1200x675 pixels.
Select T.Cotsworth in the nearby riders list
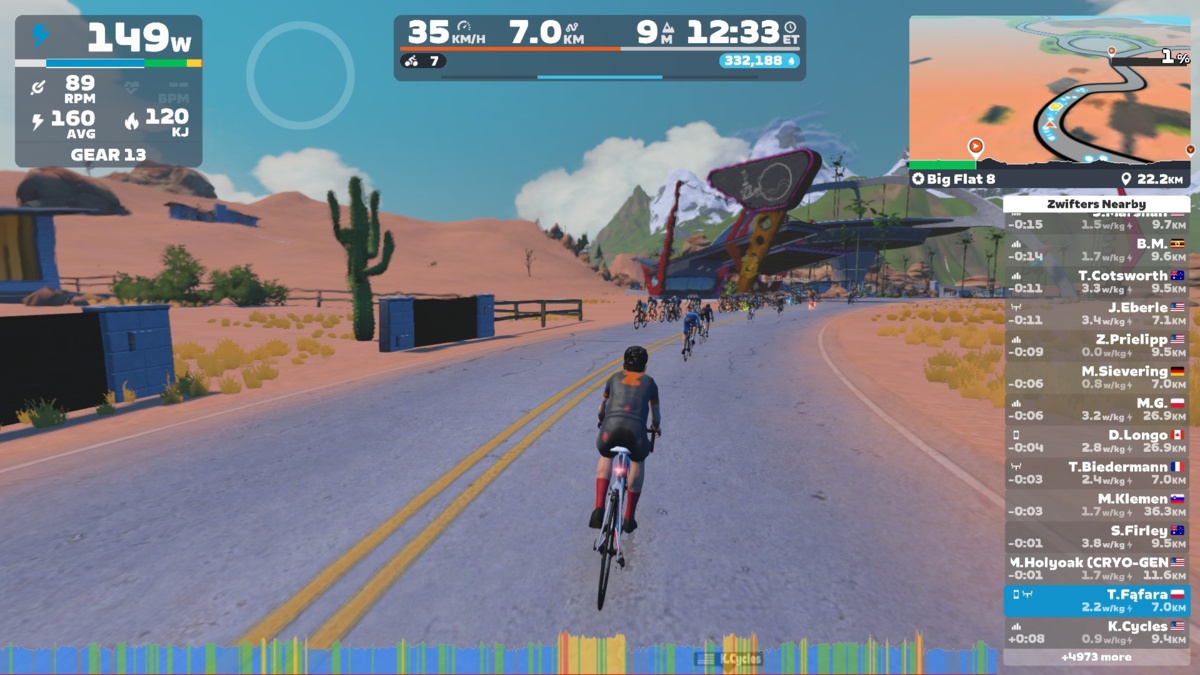coord(1097,282)
